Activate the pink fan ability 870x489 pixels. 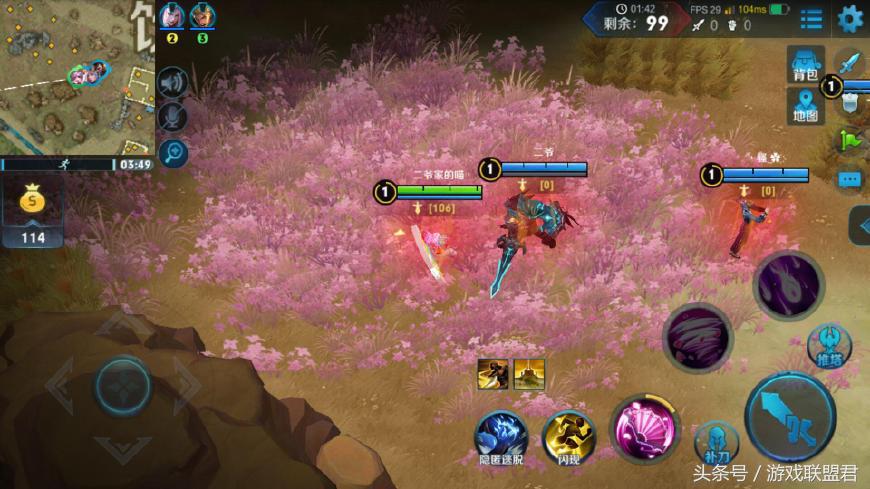pyautogui.click(x=645, y=430)
